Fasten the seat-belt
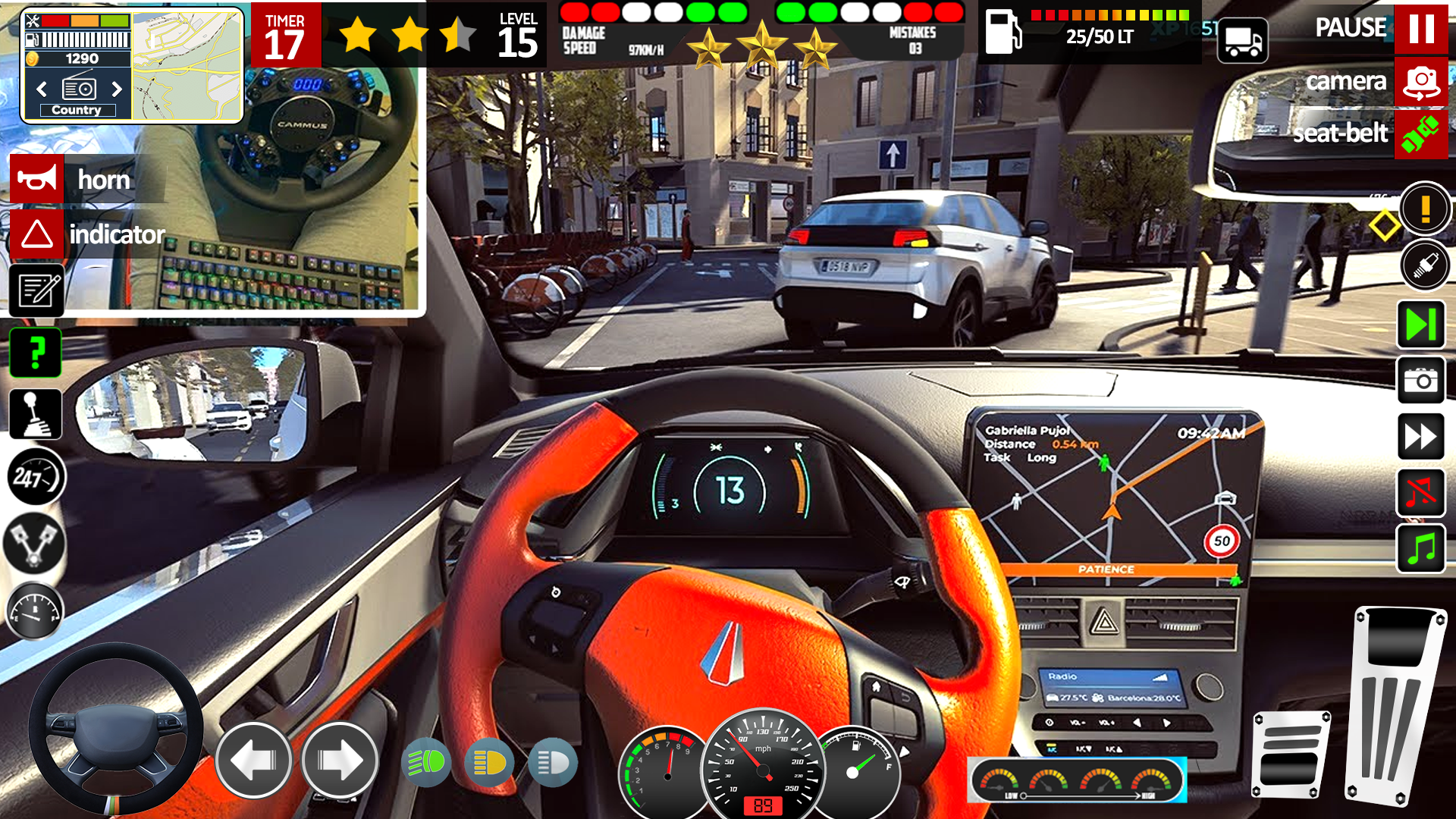The width and height of the screenshot is (1456, 819). [x=1420, y=135]
